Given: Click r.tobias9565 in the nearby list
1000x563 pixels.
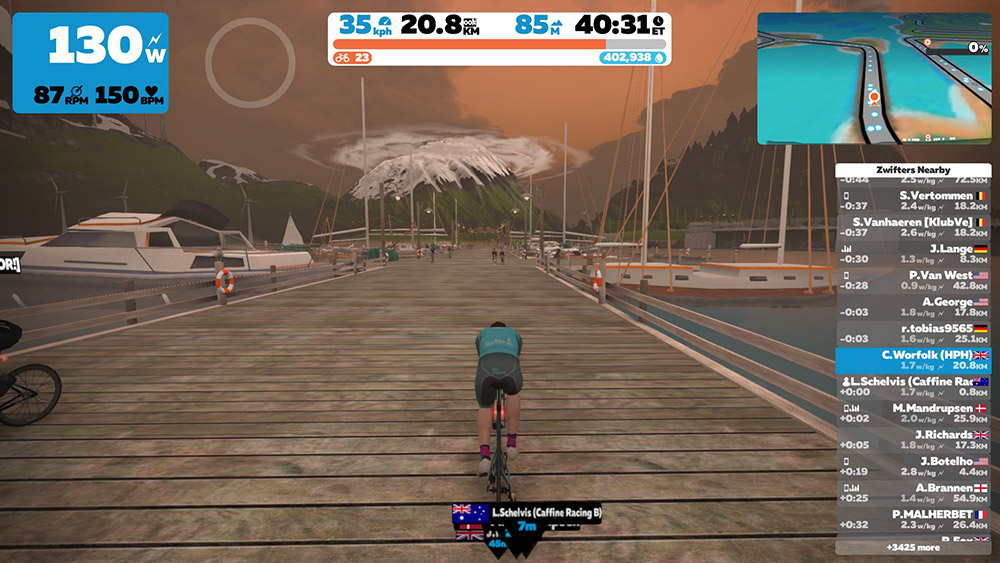Looking at the screenshot, I should [913, 333].
